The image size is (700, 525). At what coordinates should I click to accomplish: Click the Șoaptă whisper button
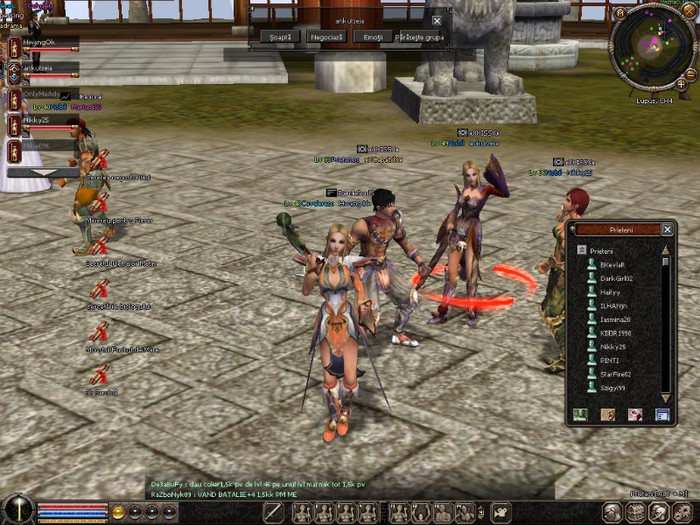point(280,37)
